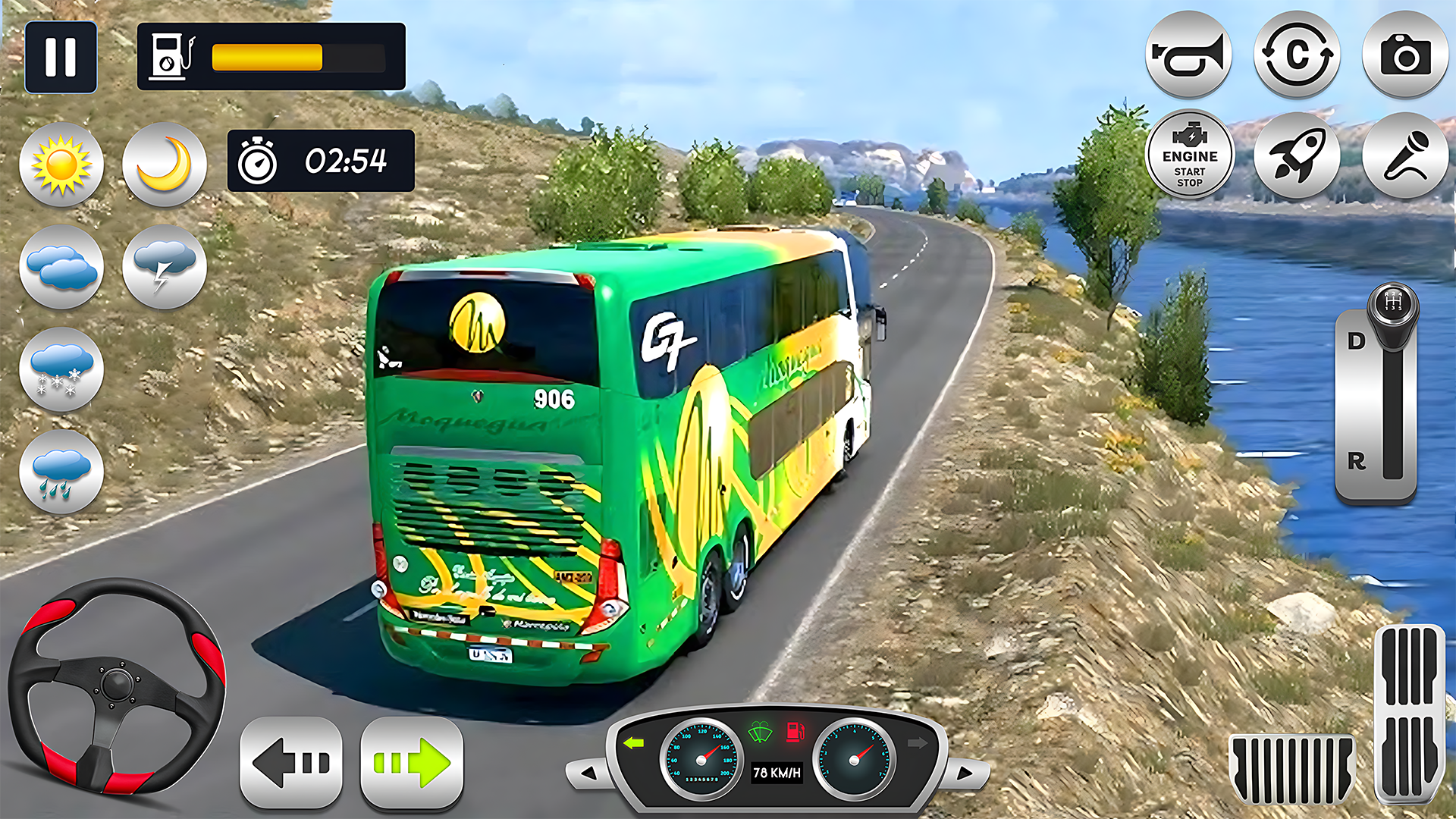Activate the rocket boost button
This screenshot has height=819, width=1456.
click(1297, 156)
